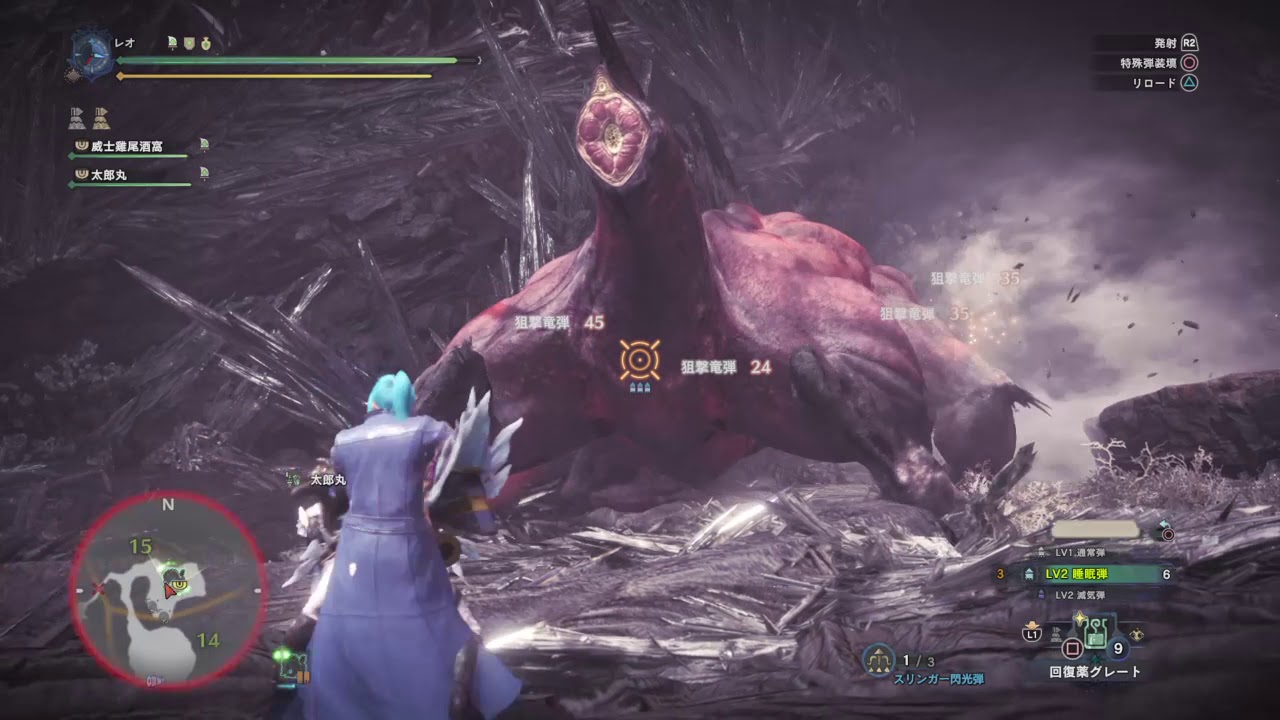
Task: Click the shield buff icon near レオ's name
Action: coord(188,44)
